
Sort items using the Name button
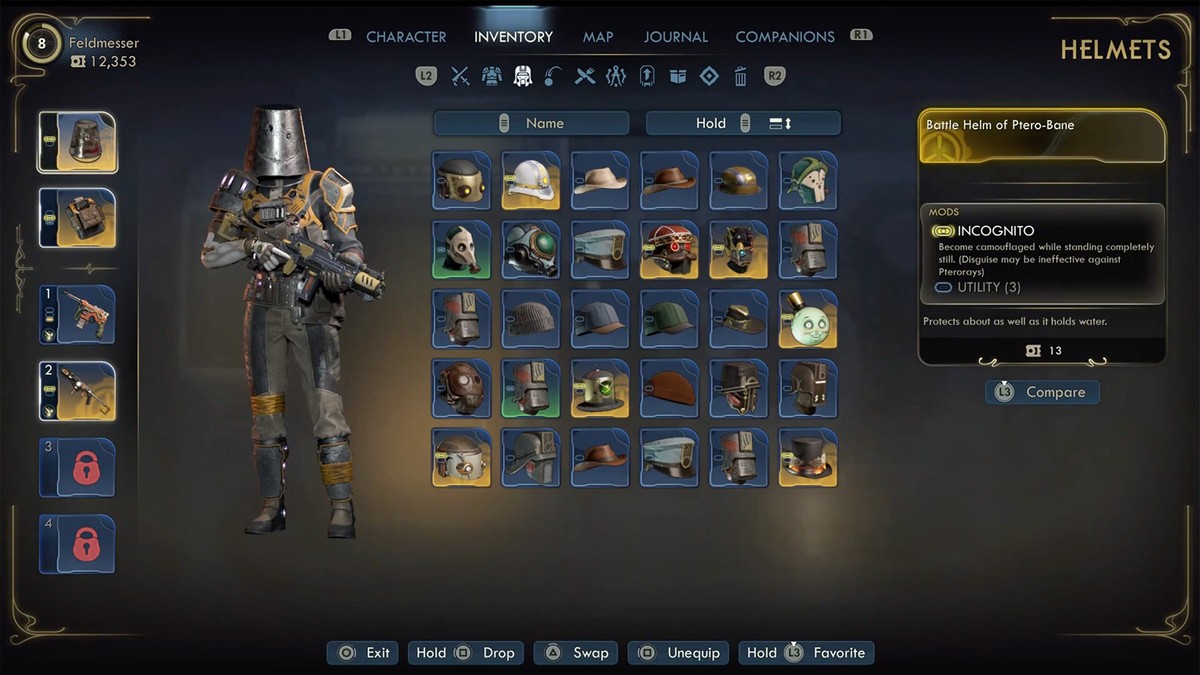[x=531, y=123]
